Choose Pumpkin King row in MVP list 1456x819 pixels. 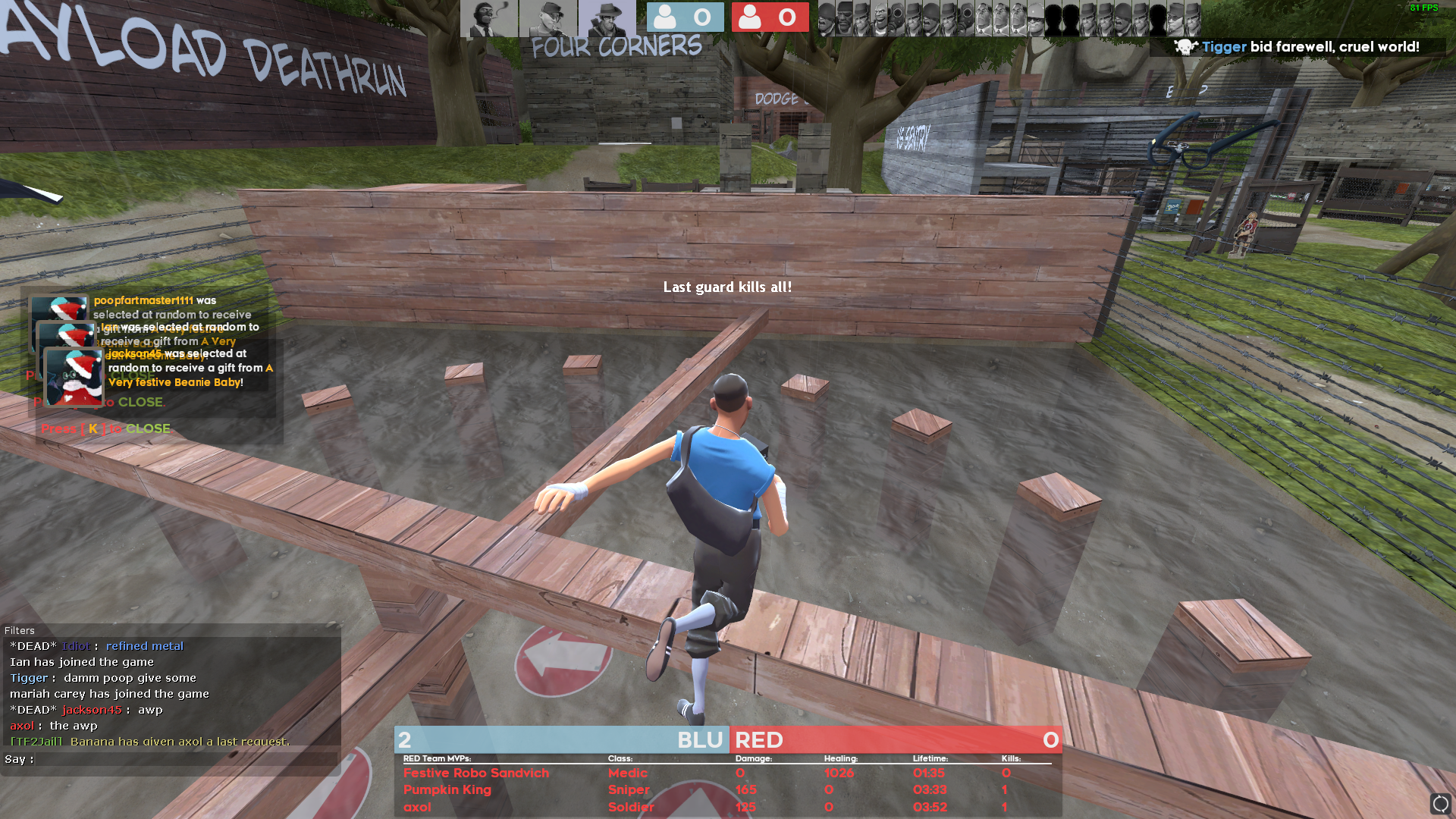[x=447, y=789]
